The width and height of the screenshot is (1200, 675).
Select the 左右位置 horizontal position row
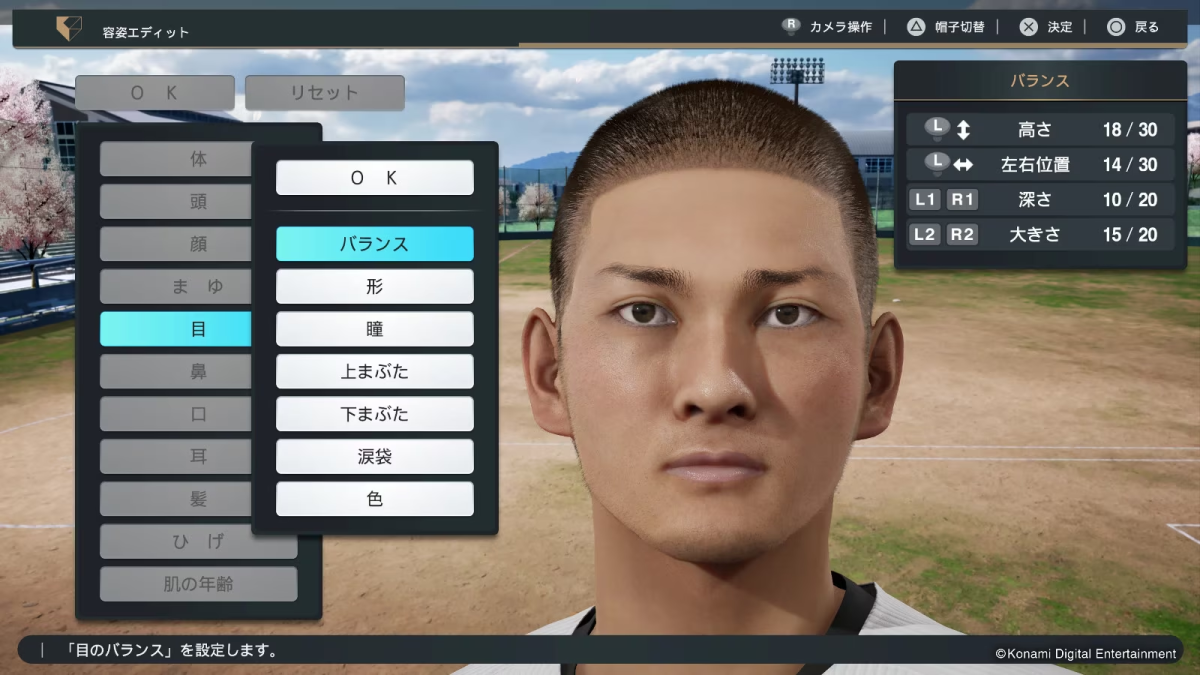coord(1040,165)
